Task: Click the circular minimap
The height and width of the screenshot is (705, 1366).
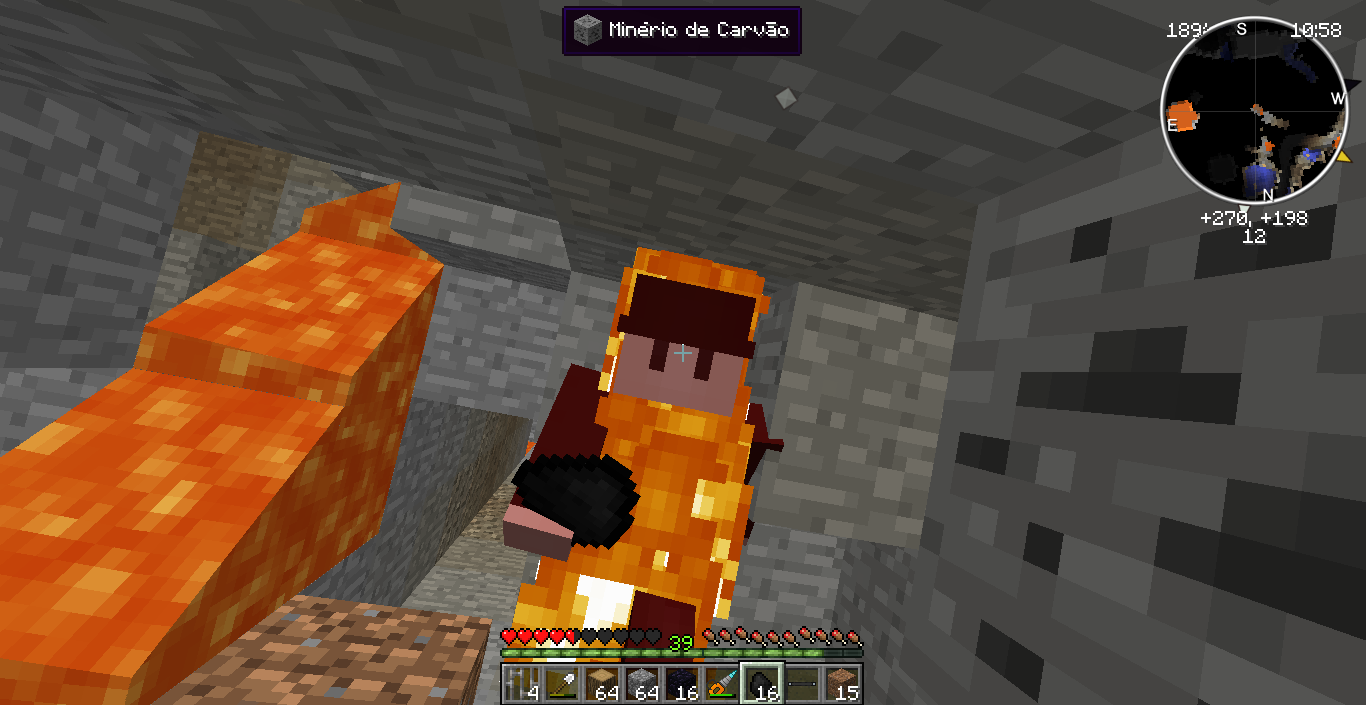Action: click(x=1254, y=108)
